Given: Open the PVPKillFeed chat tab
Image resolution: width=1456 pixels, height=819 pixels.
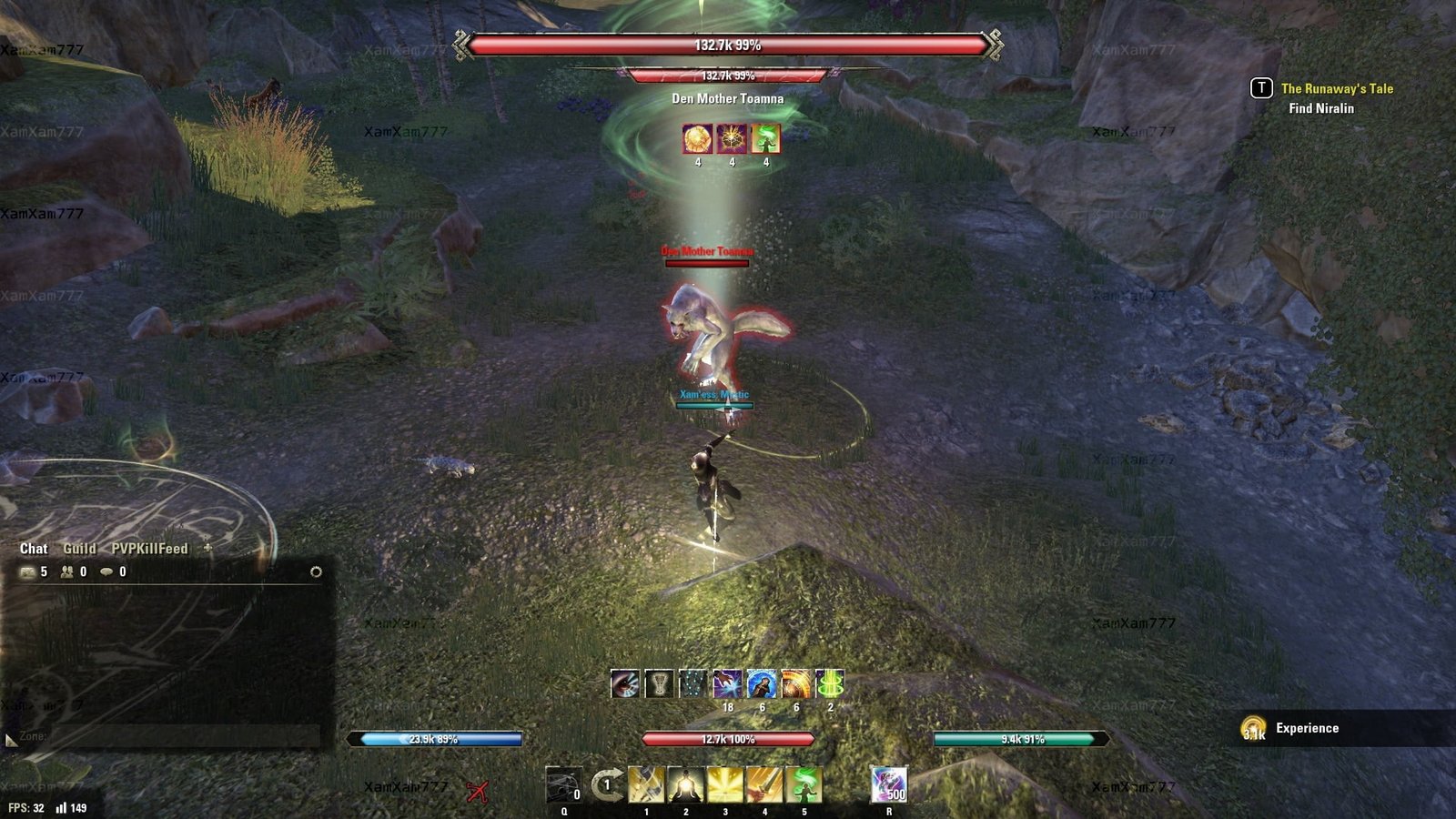Looking at the screenshot, I should [149, 549].
